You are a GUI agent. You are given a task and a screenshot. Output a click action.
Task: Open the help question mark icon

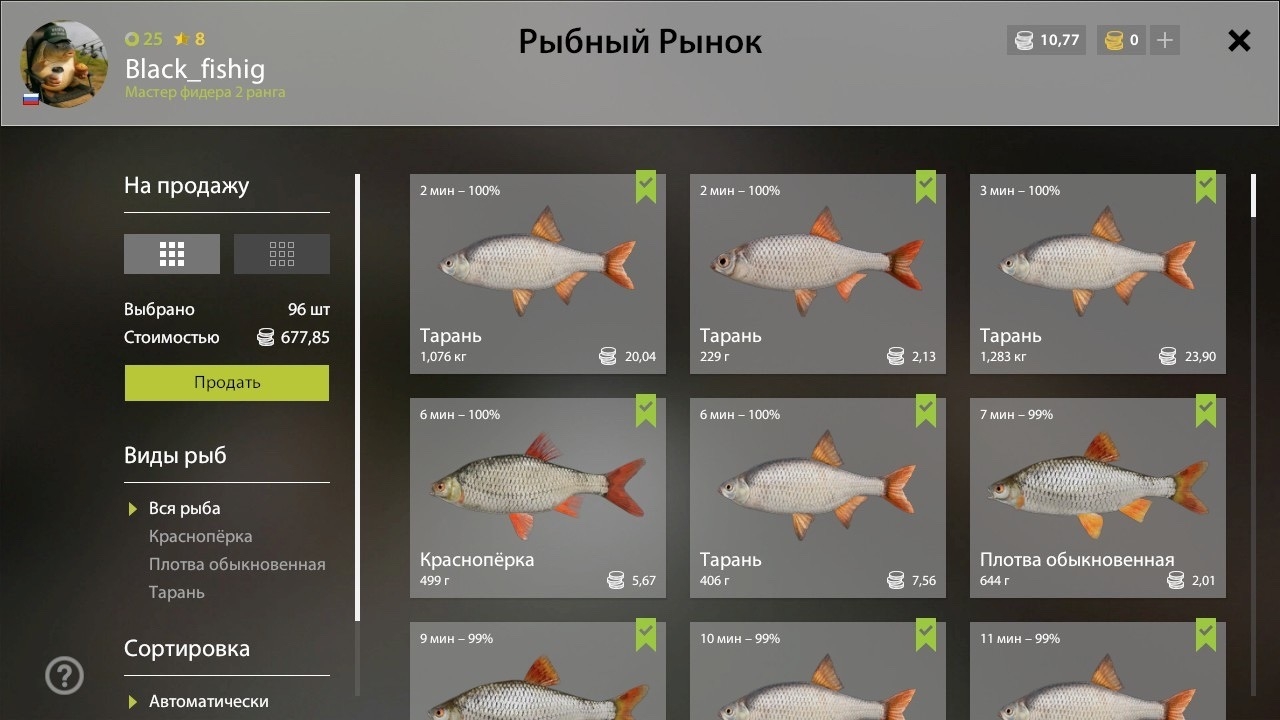point(63,675)
